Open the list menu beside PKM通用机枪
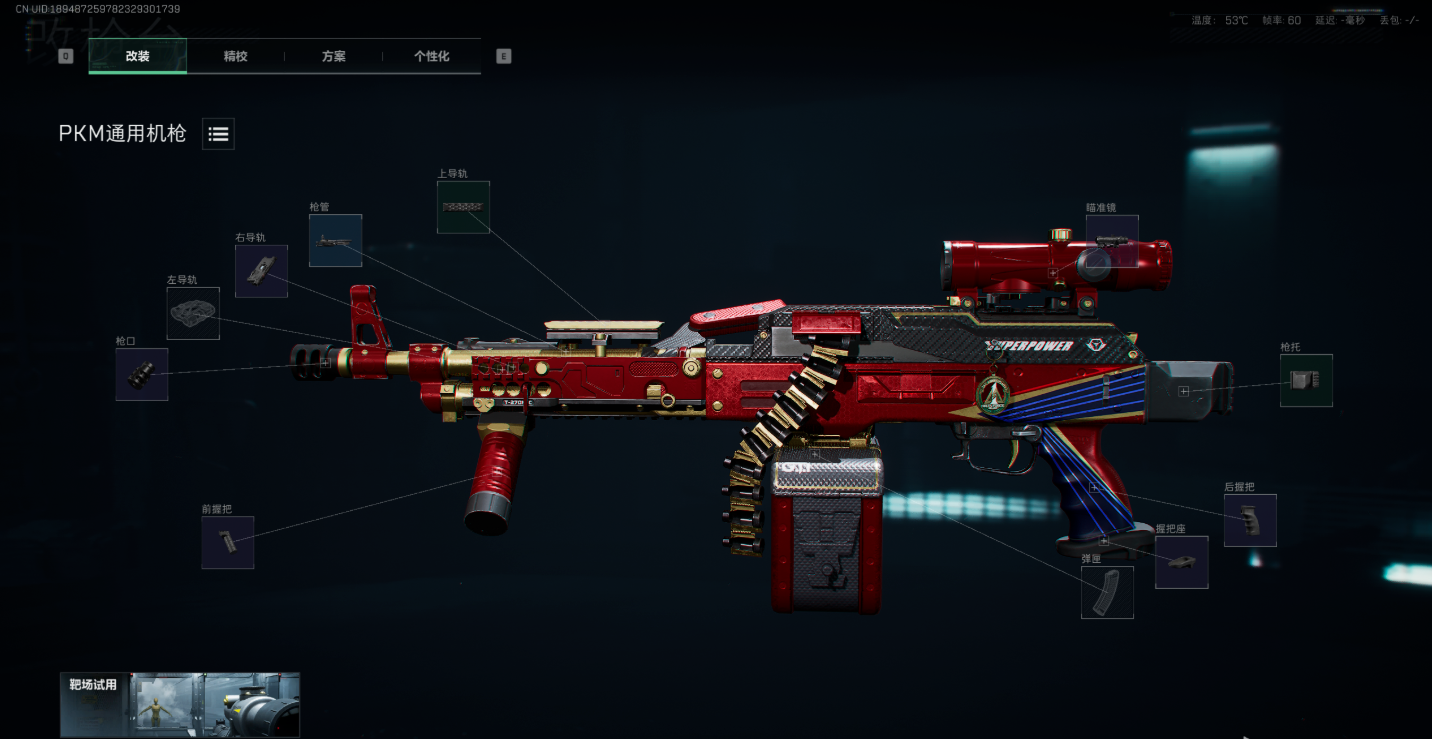 point(218,134)
